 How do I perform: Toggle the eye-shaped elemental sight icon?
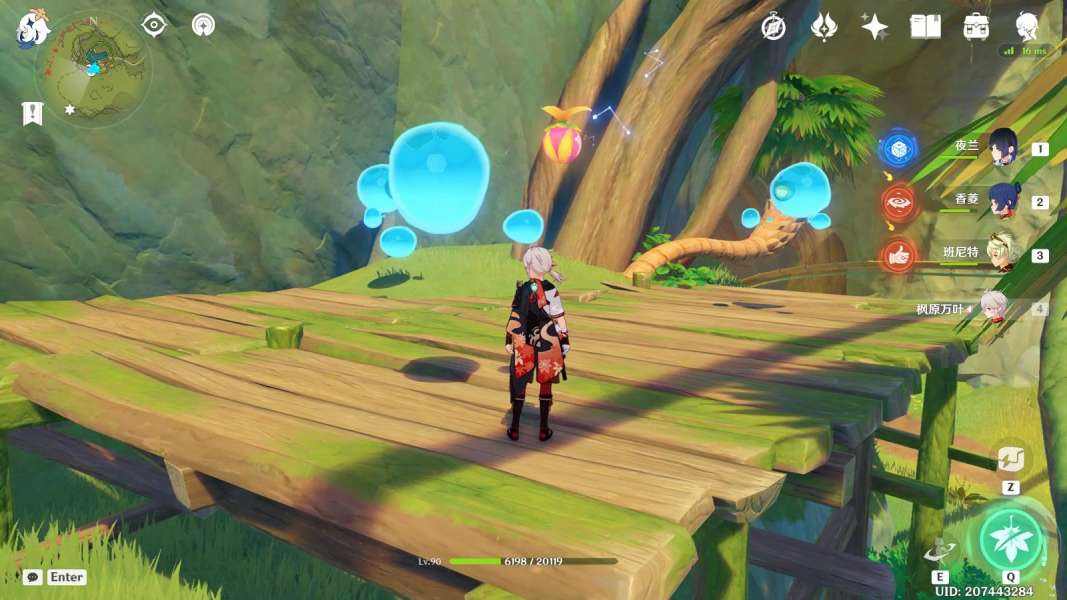coord(153,25)
